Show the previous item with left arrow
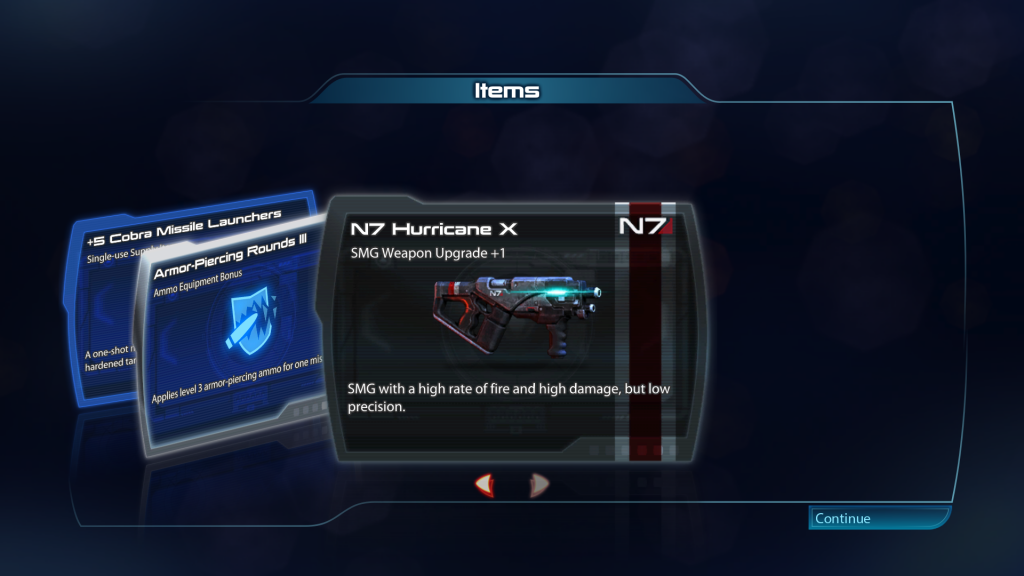This screenshot has height=576, width=1024. [x=484, y=486]
